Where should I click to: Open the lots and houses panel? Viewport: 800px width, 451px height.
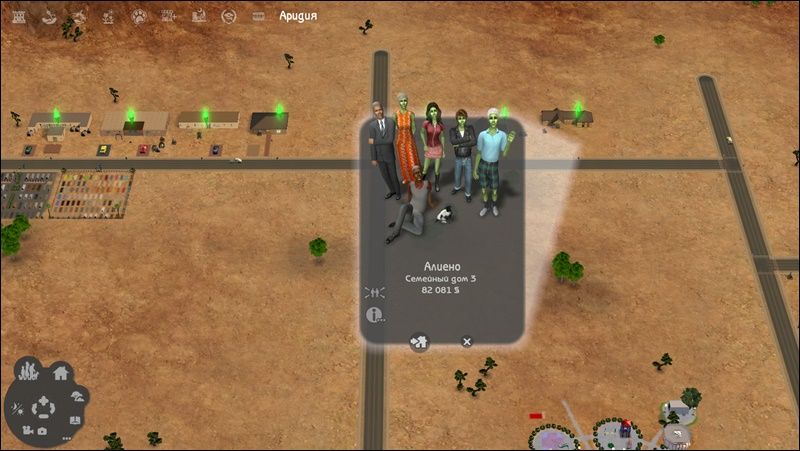61,373
